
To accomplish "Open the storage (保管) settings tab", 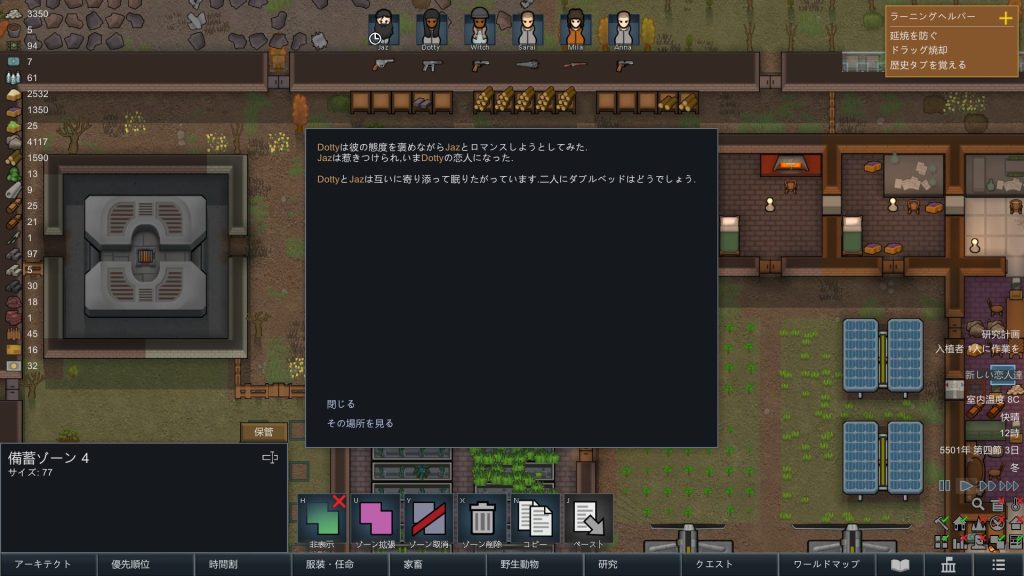I will 264,432.
